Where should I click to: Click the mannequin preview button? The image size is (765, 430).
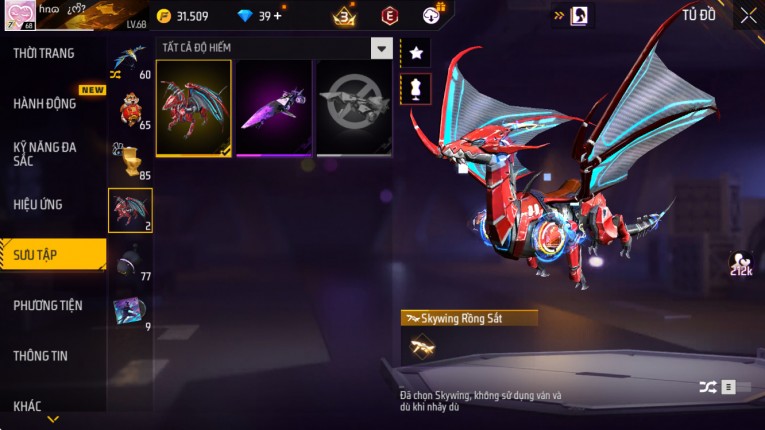pos(416,88)
